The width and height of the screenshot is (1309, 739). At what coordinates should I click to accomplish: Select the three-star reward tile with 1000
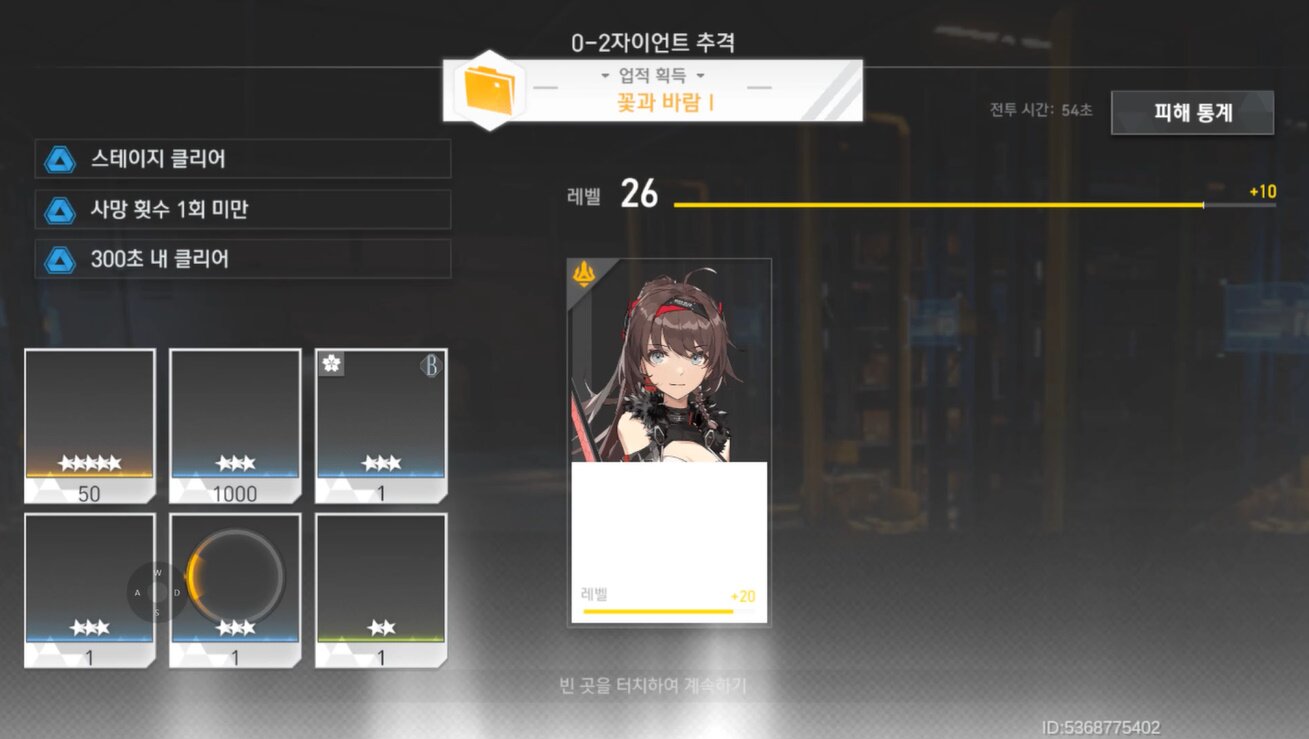click(235, 425)
